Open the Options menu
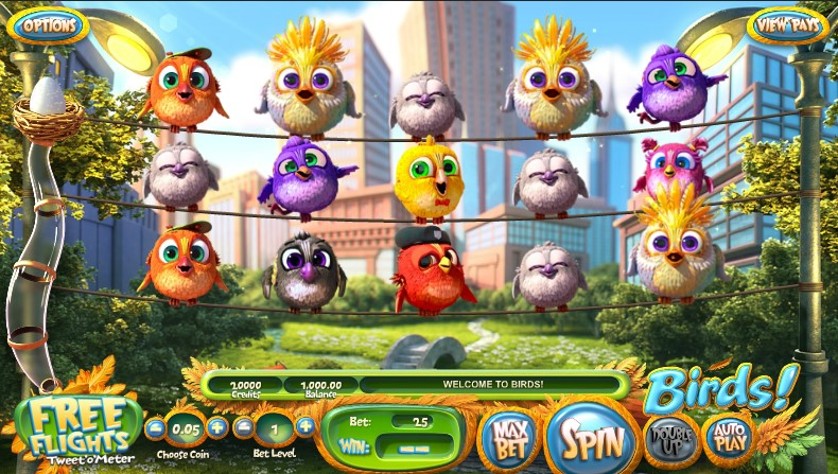This screenshot has height=474, width=838. [x=48, y=24]
